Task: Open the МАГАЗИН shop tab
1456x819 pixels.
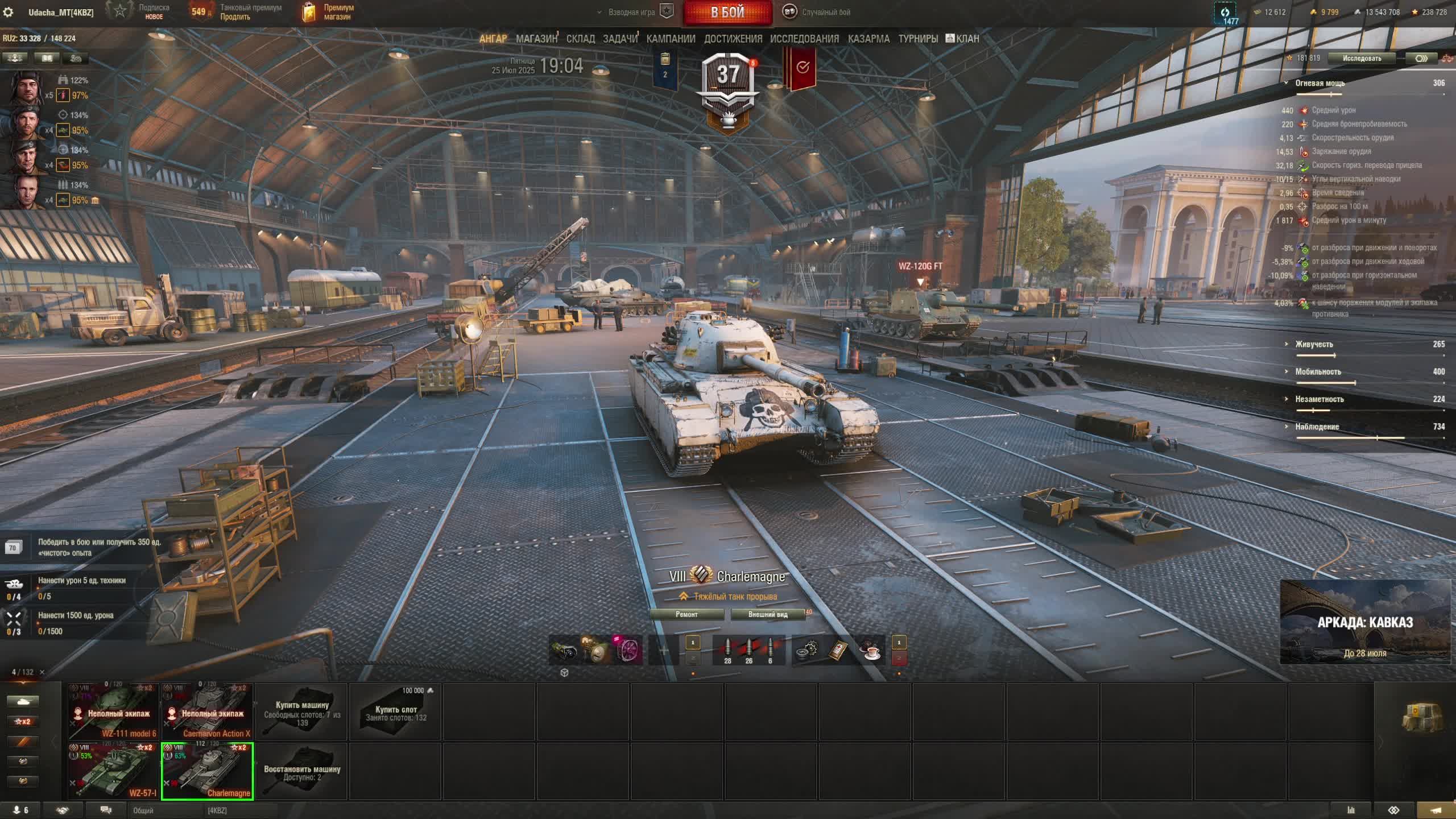Action: (536, 39)
